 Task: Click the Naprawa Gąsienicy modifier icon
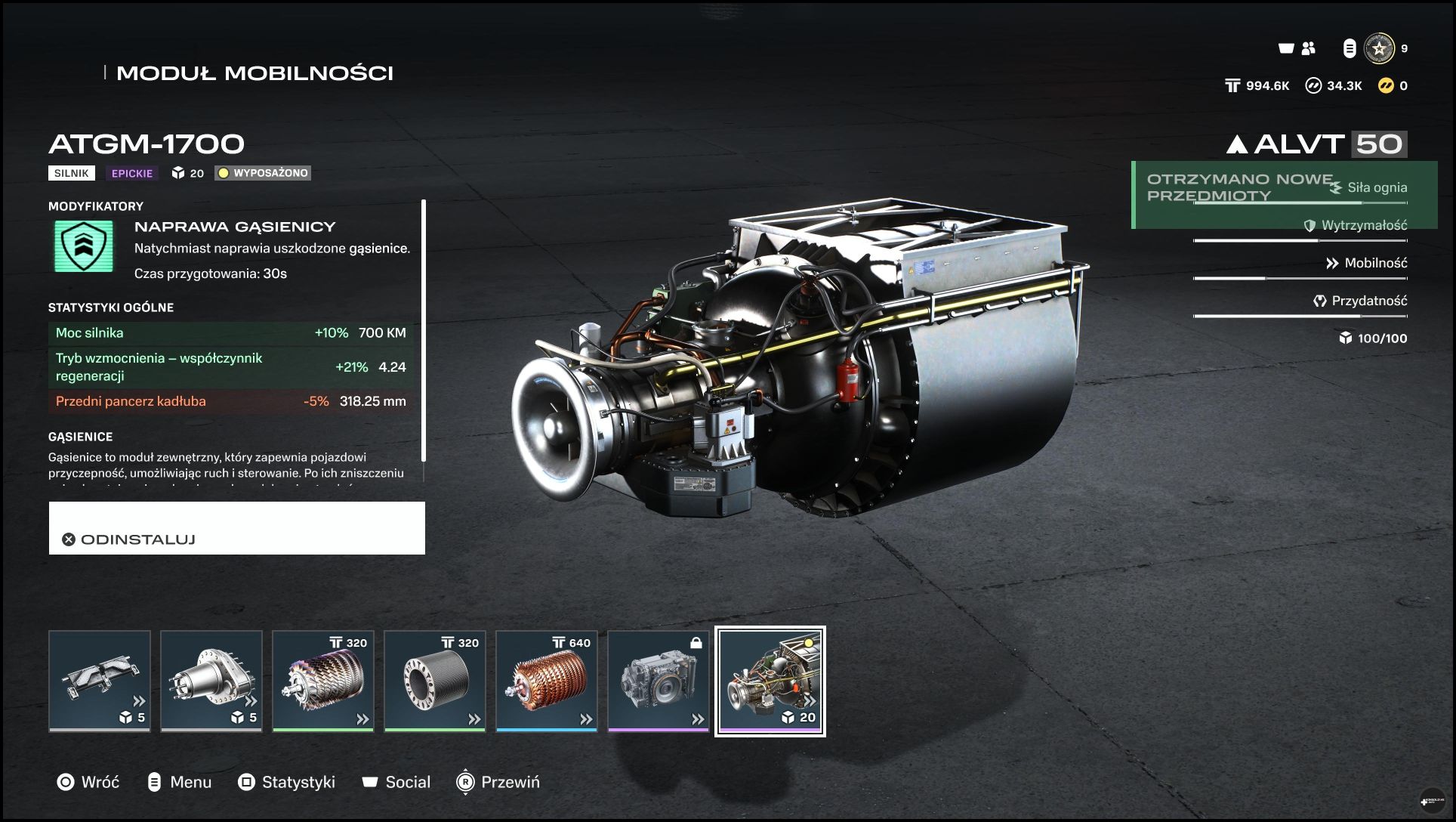click(84, 246)
